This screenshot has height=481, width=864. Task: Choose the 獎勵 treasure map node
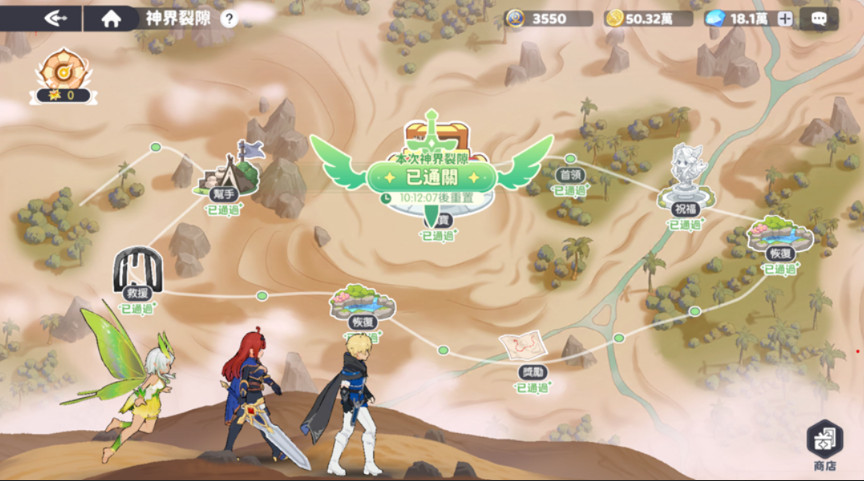(x=521, y=351)
